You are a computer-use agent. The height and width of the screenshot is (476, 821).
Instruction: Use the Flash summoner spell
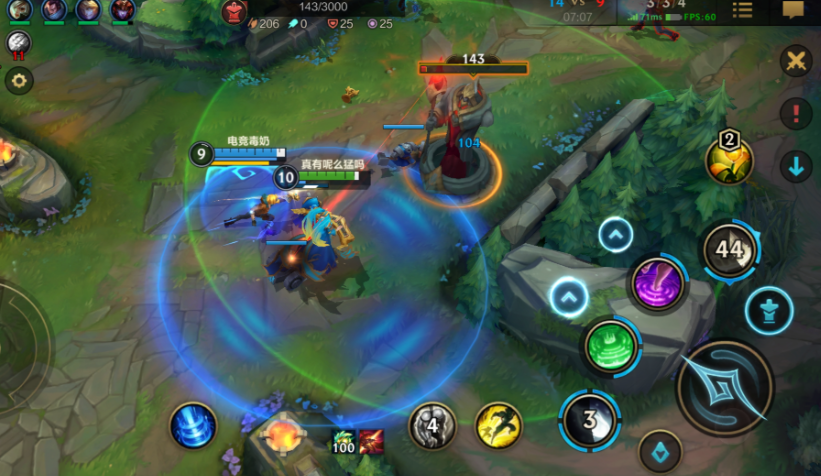498,425
